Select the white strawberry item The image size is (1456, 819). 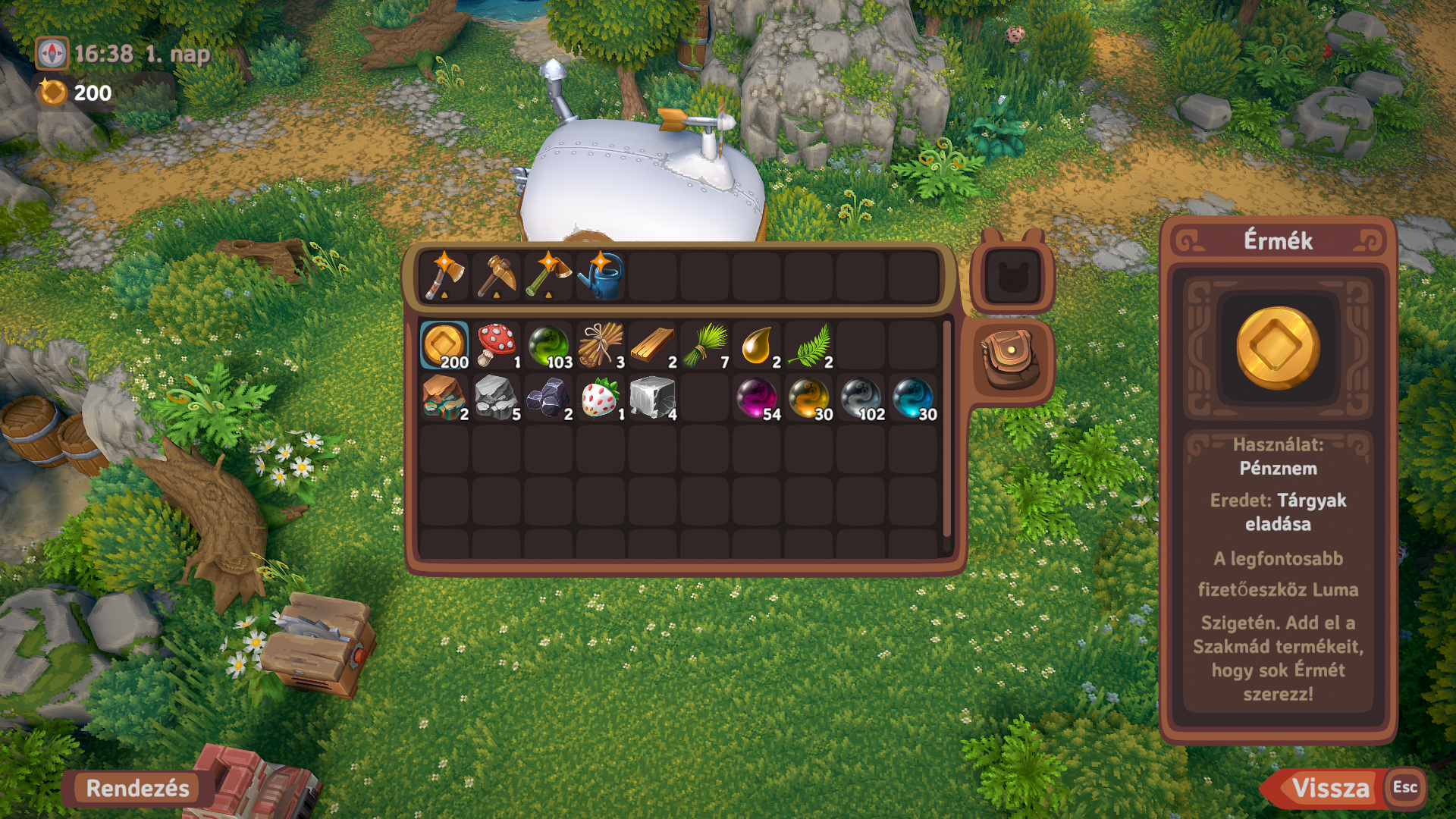[601, 397]
